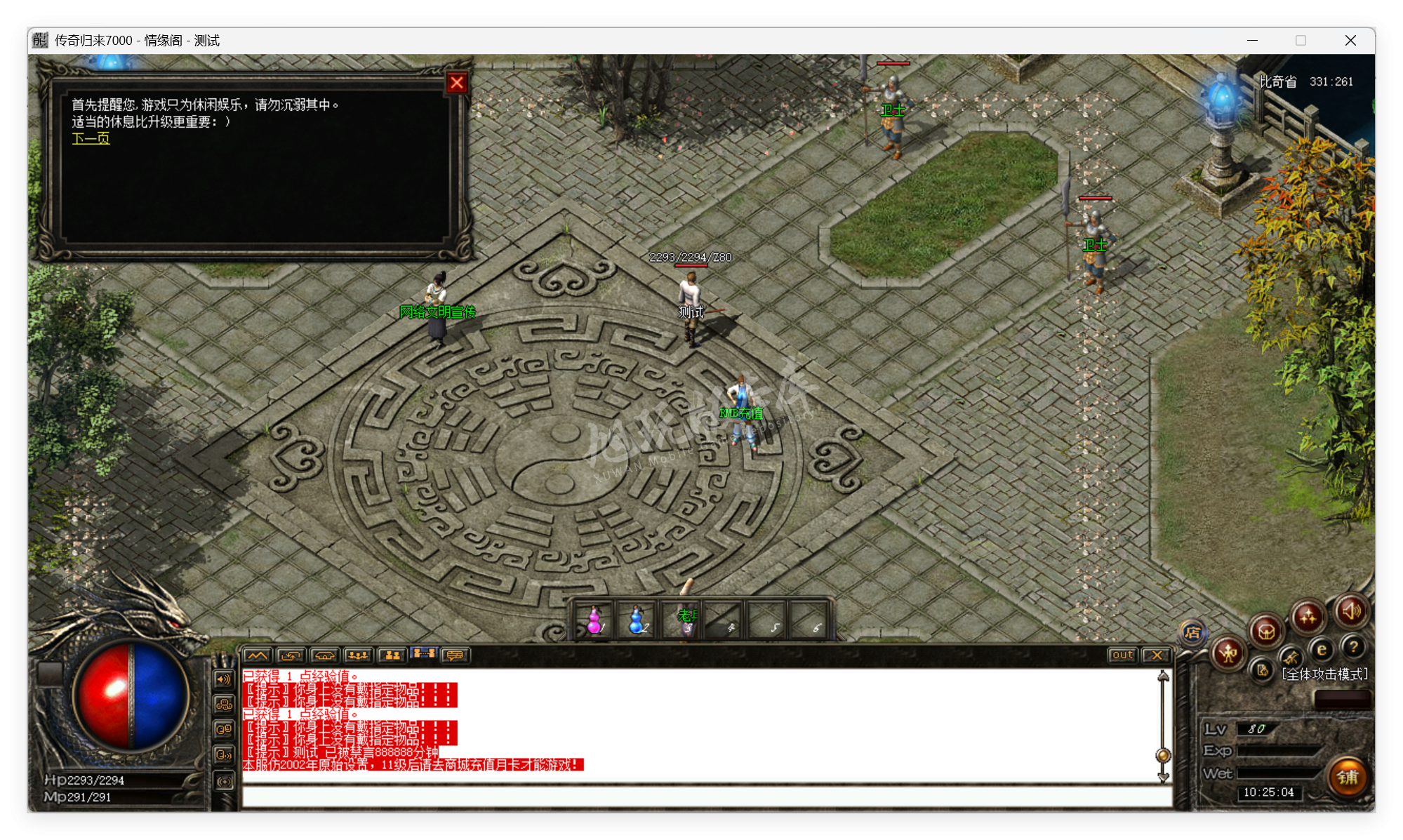Screen dimensions: 1403x840
Task: Open the 店 shop icon
Action: pyautogui.click(x=1193, y=634)
